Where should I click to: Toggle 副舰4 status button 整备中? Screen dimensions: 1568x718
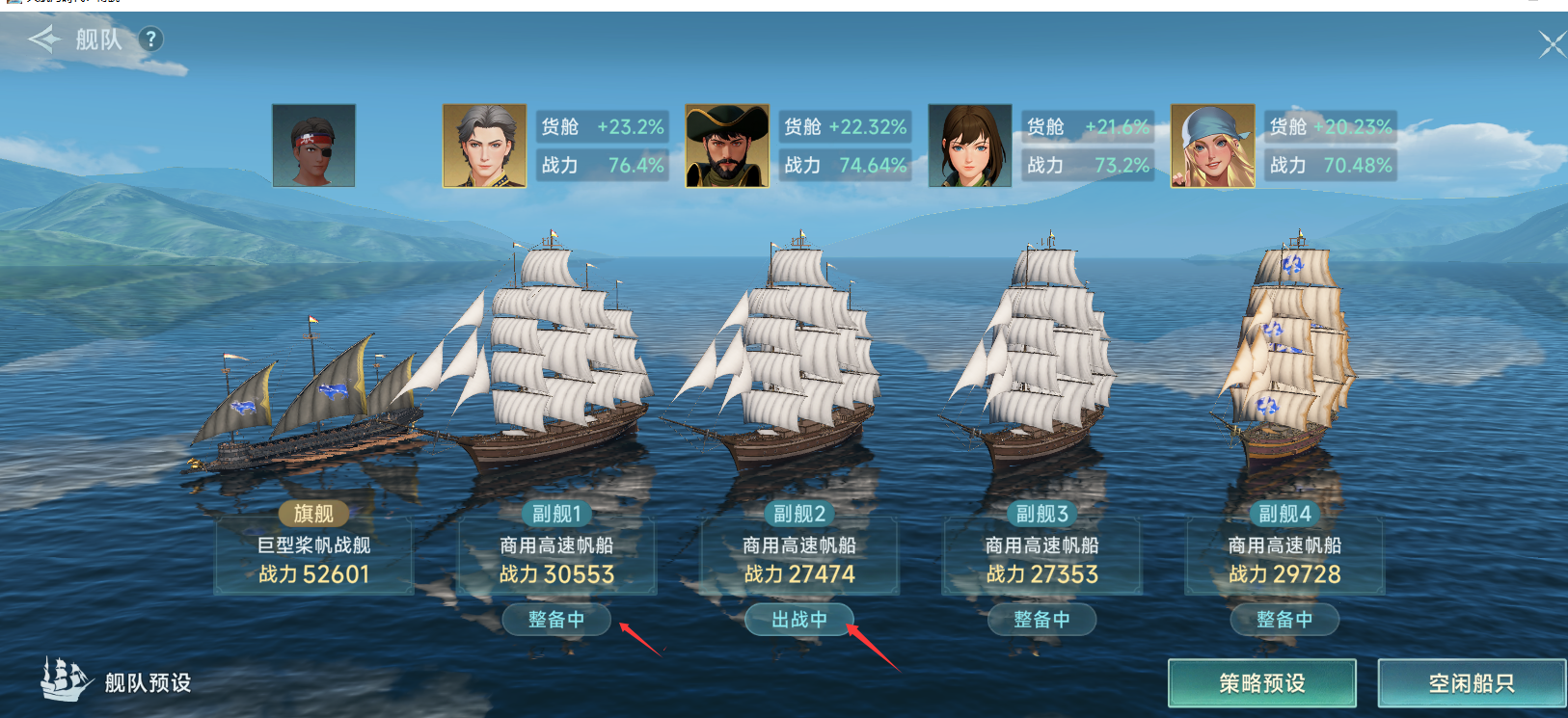pos(1284,621)
